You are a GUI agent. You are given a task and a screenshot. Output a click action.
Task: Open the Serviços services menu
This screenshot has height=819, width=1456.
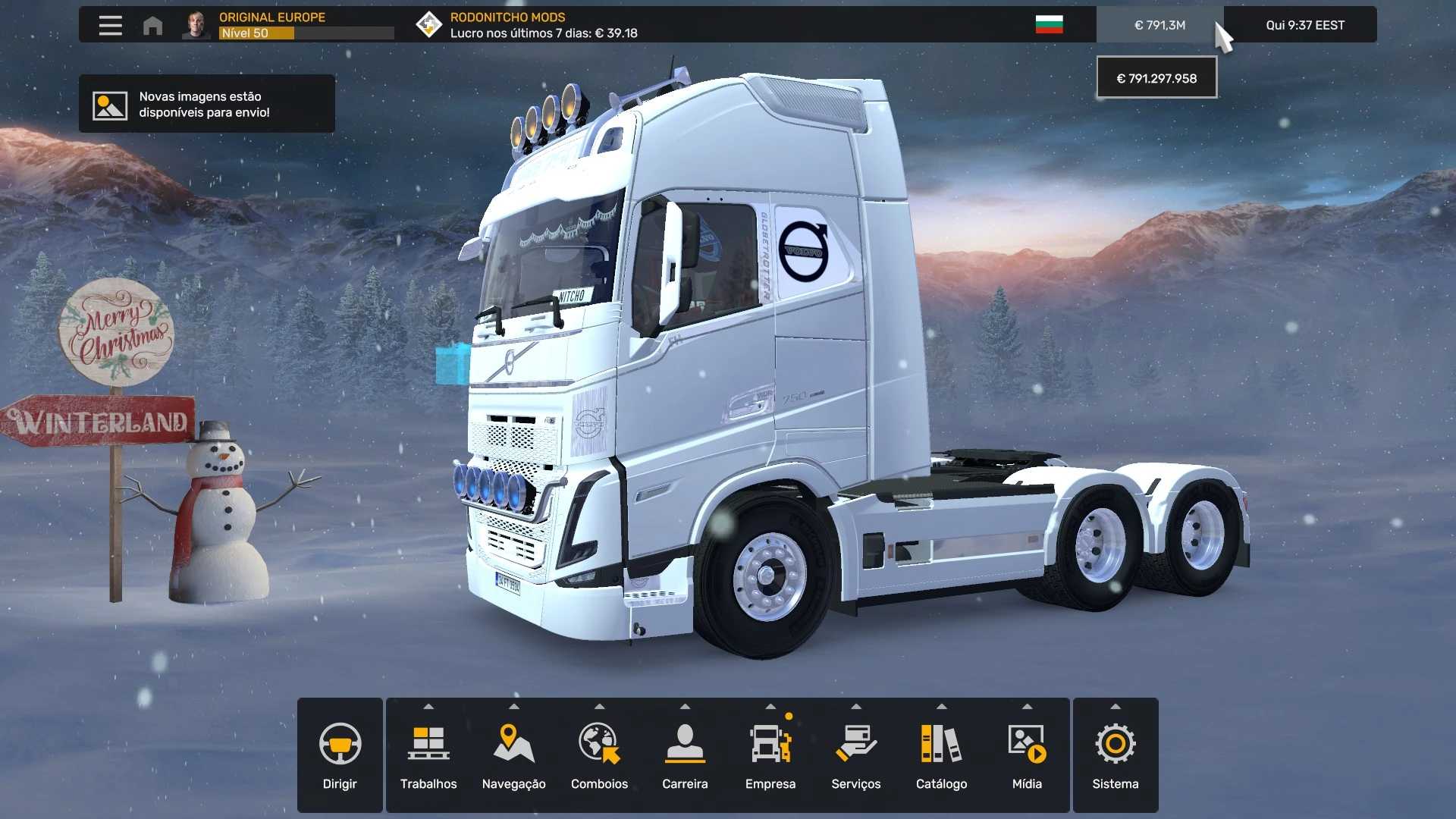[855, 755]
